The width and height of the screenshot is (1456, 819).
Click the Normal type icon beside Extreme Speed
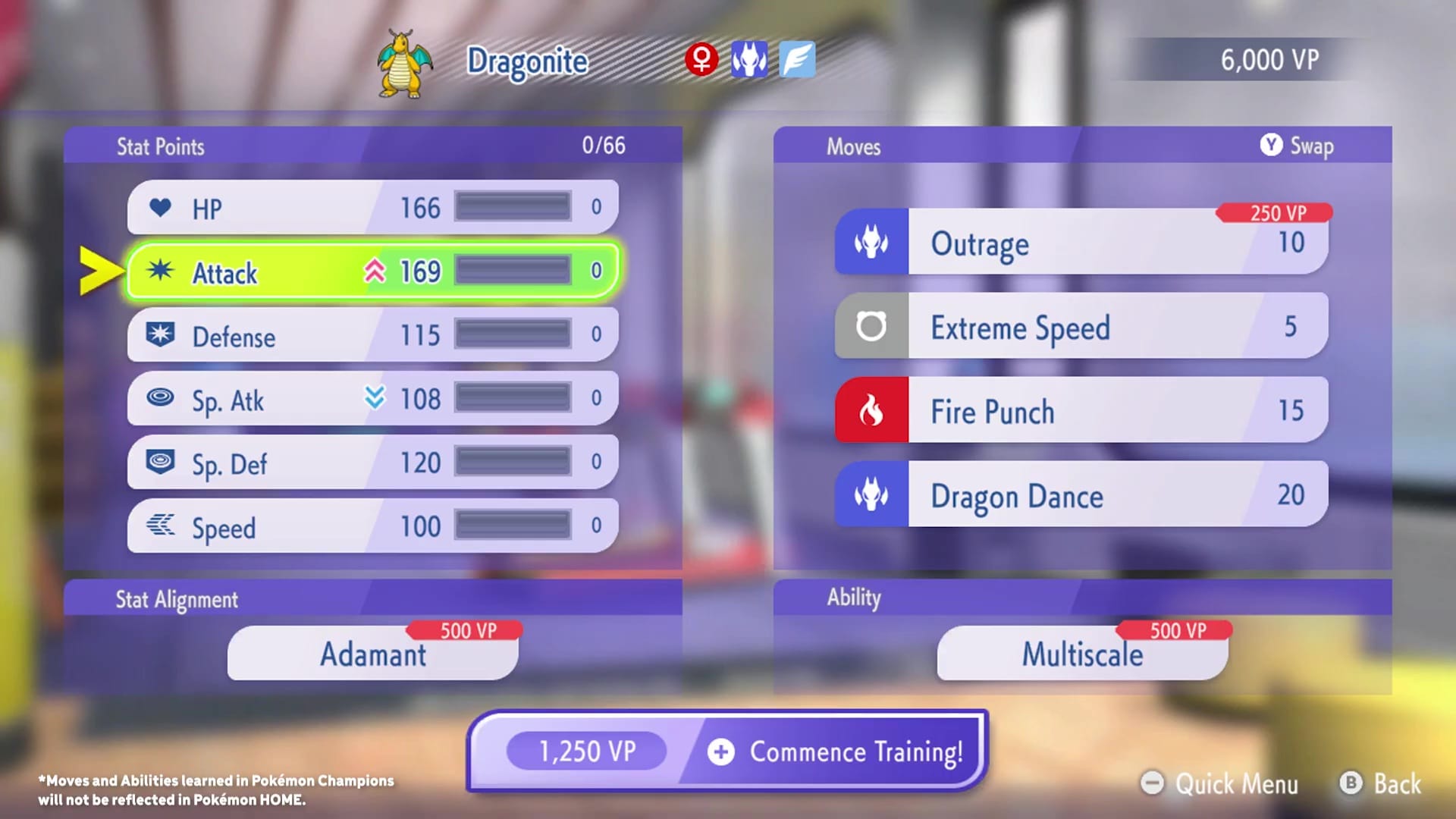click(871, 327)
